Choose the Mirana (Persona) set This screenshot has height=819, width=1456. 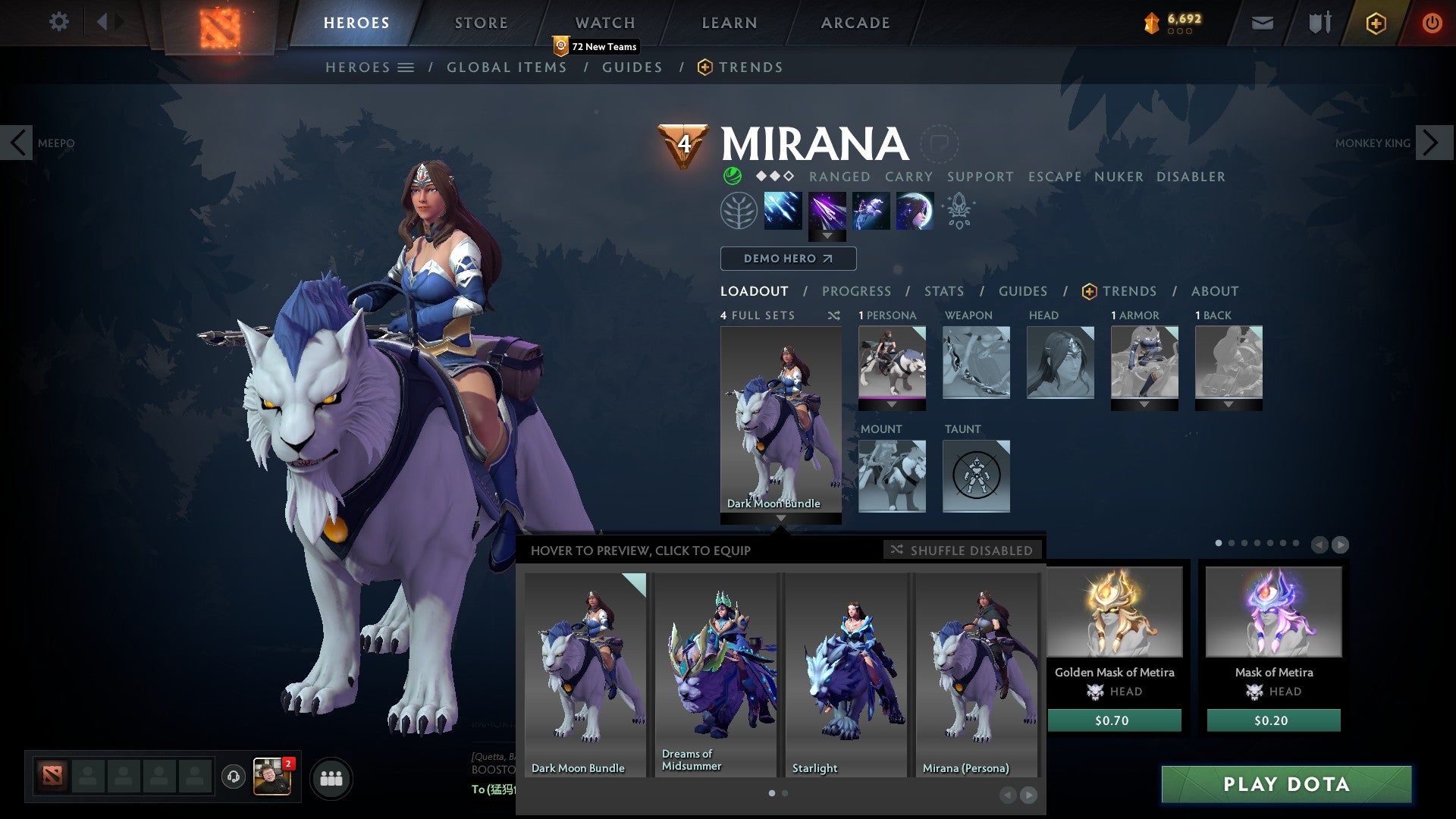coord(977,675)
